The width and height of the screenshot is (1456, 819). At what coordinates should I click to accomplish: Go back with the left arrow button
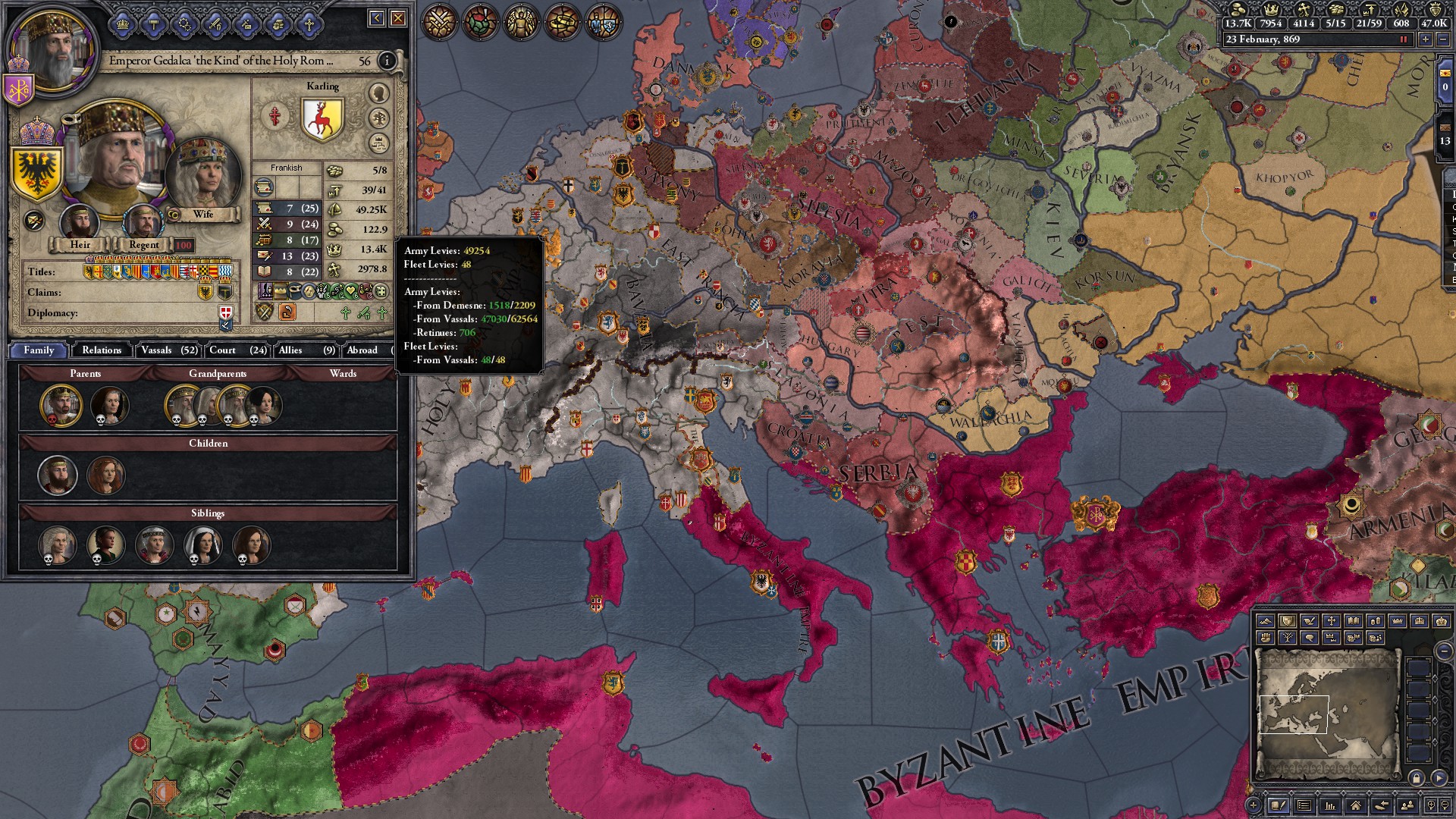377,18
